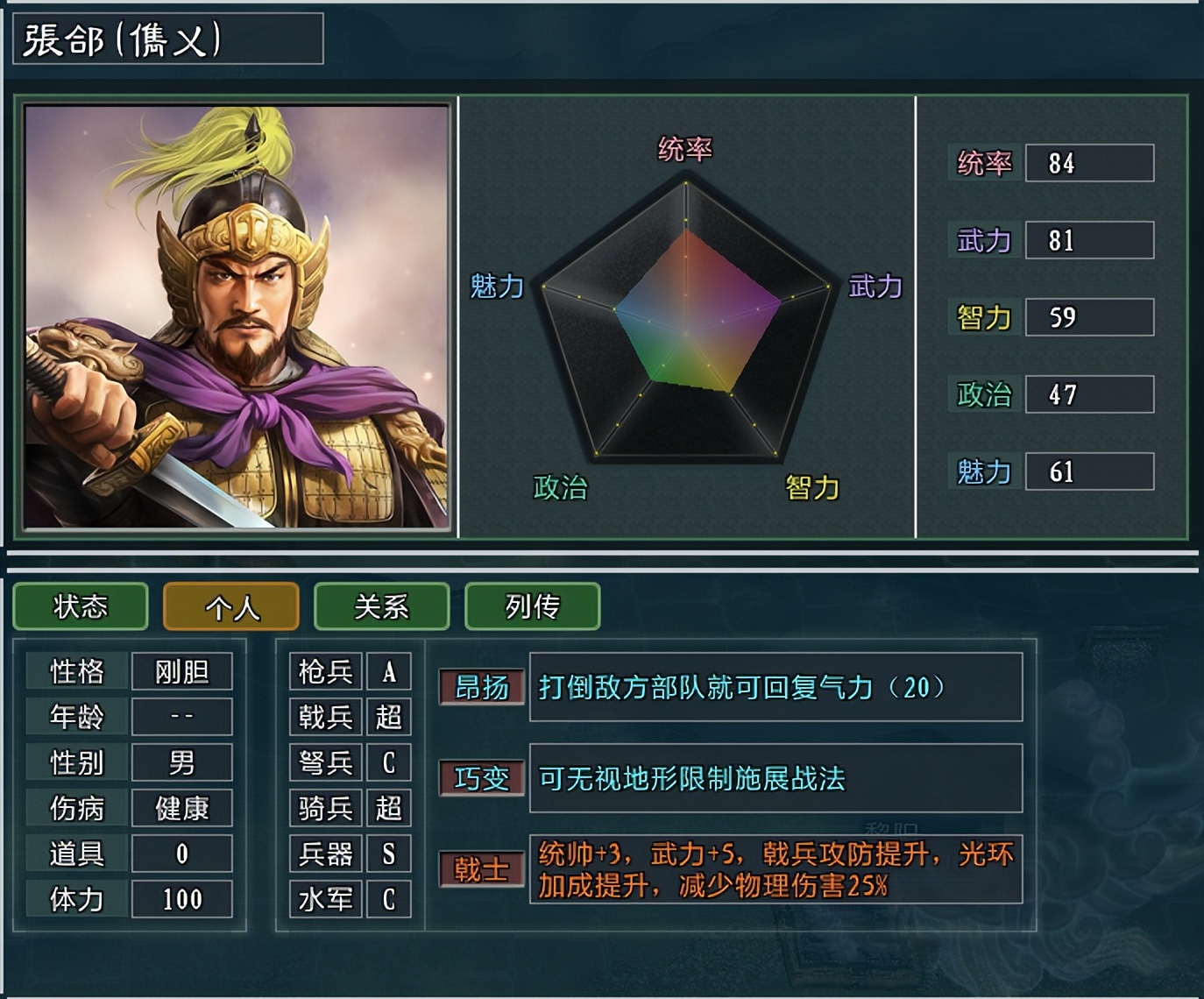Select the 骑兵 超 proficiency grade
The image size is (1204, 999).
tap(388, 808)
